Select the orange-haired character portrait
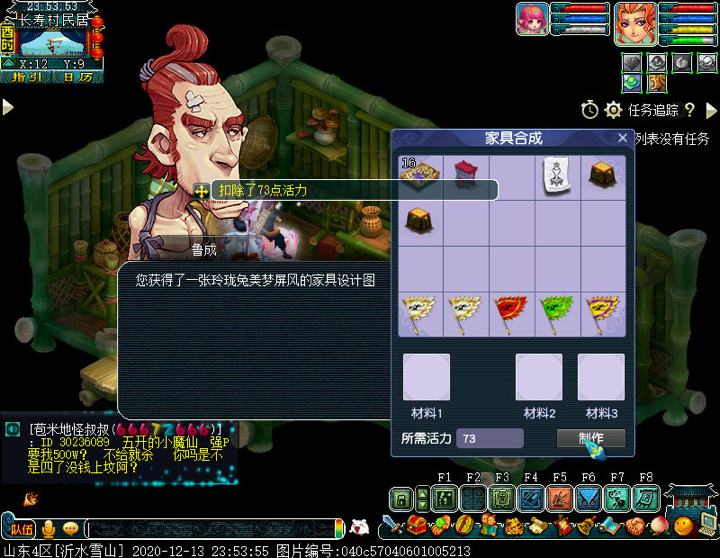 coord(634,19)
